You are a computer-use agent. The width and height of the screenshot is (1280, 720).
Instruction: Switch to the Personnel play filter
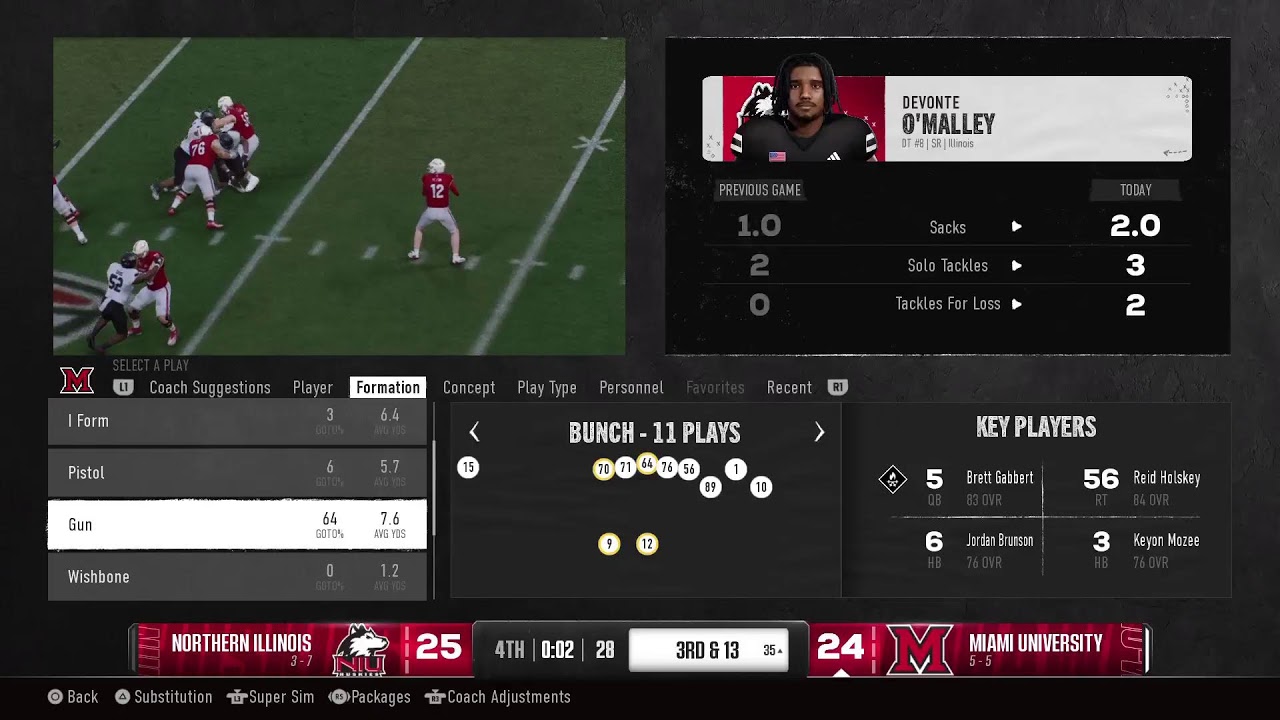[630, 387]
